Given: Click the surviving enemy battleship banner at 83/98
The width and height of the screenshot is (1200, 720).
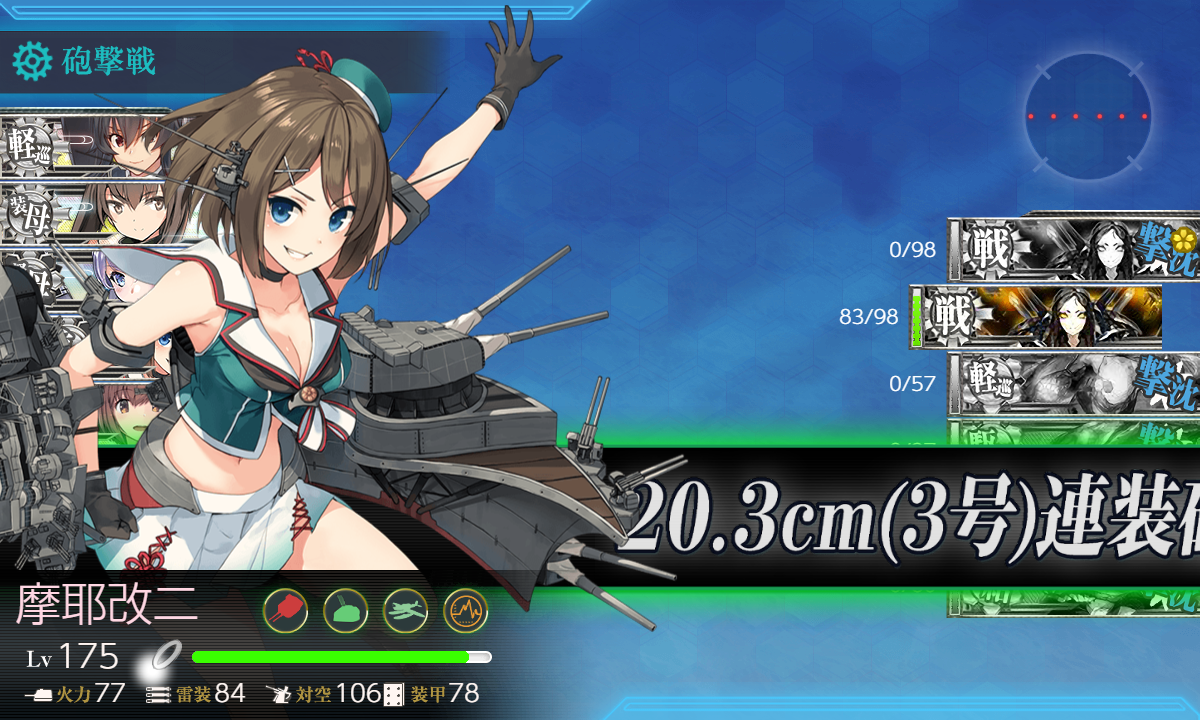Looking at the screenshot, I should [1040, 318].
